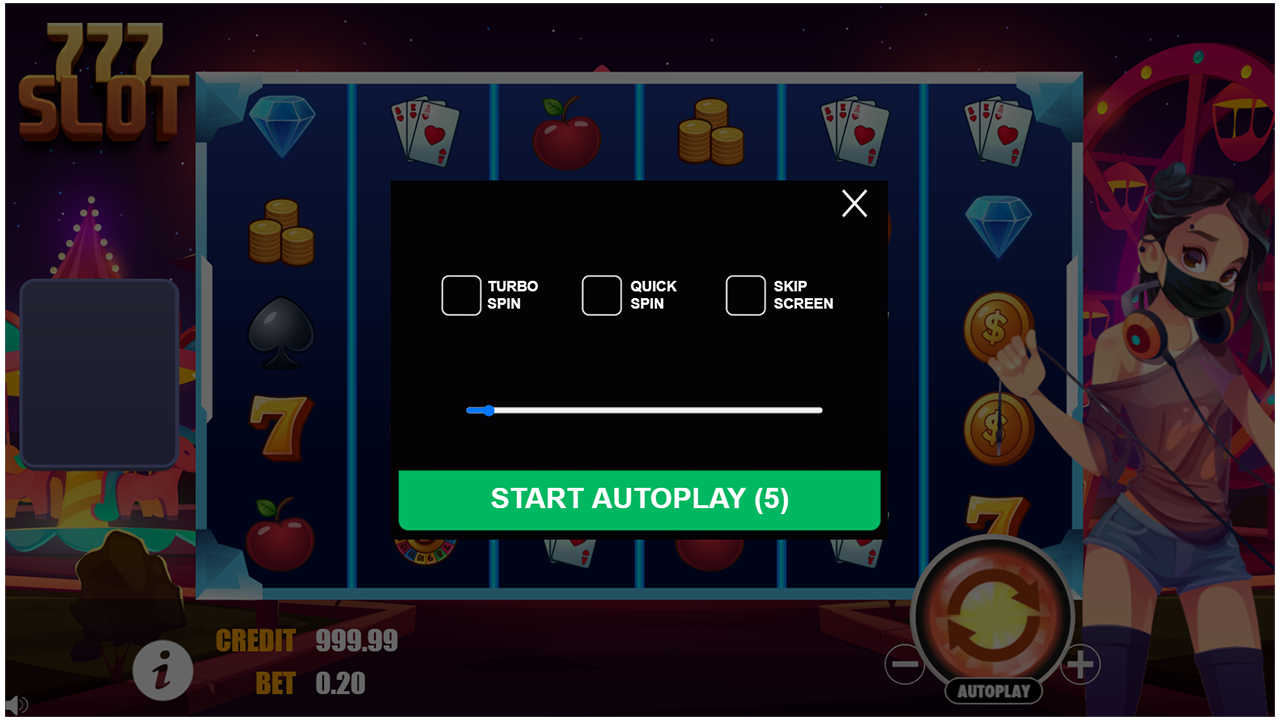This screenshot has height=720, width=1280.
Task: Enable the Turbo Spin option
Action: [461, 294]
